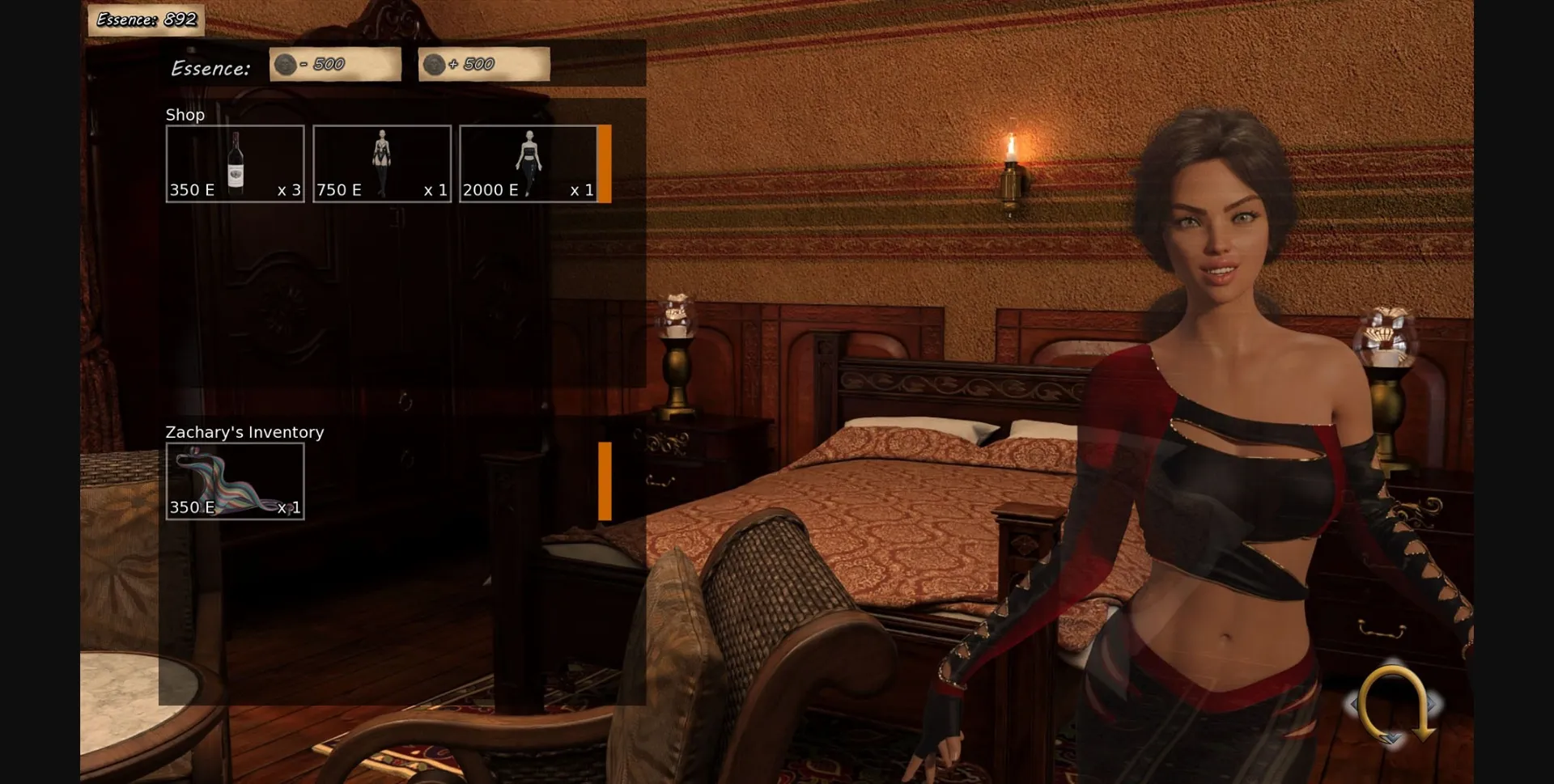Viewport: 1554px width, 784px height.
Task: Select the wine bottle item in the Shop
Action: pyautogui.click(x=235, y=162)
